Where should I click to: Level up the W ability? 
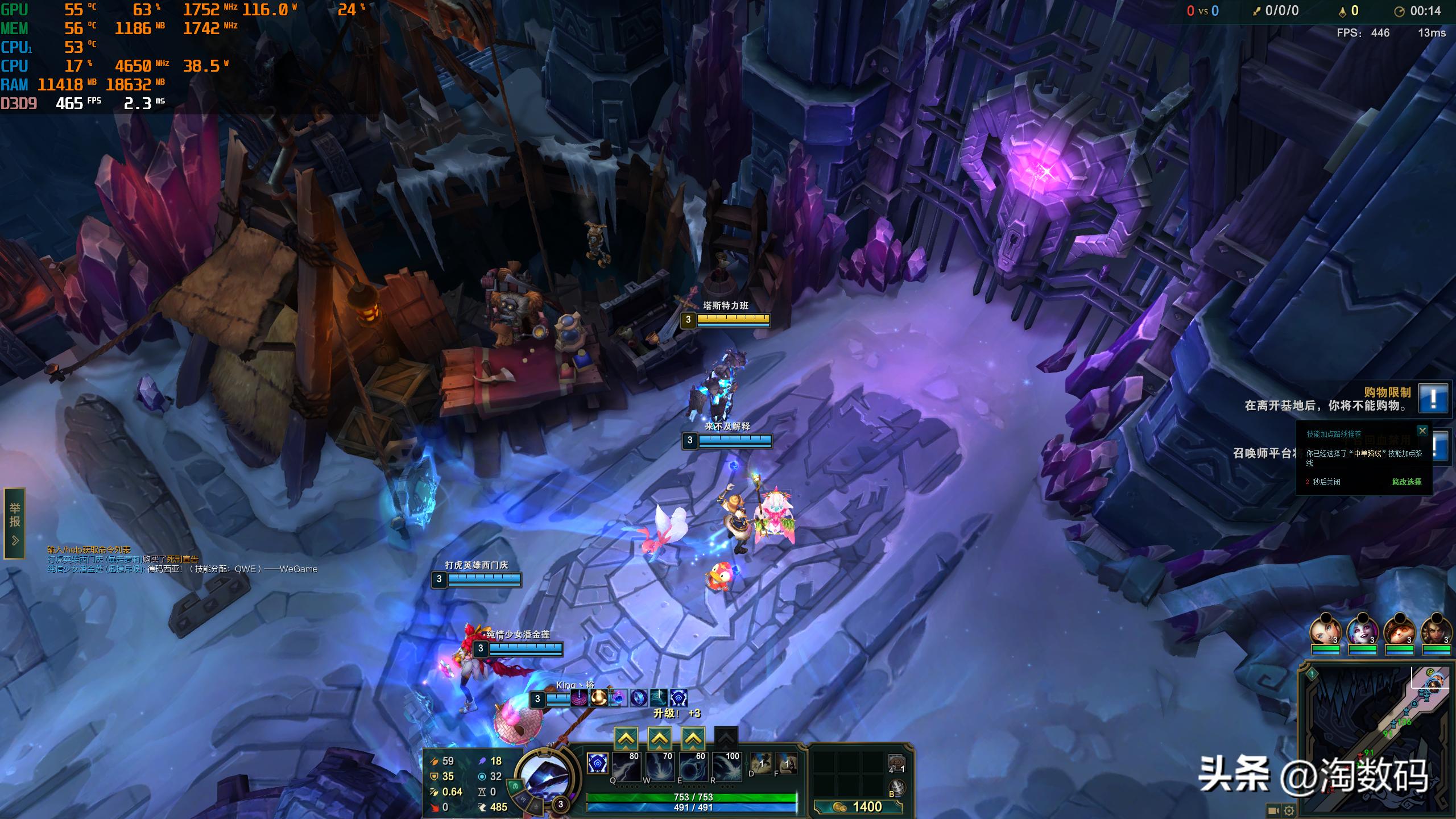pyautogui.click(x=659, y=738)
